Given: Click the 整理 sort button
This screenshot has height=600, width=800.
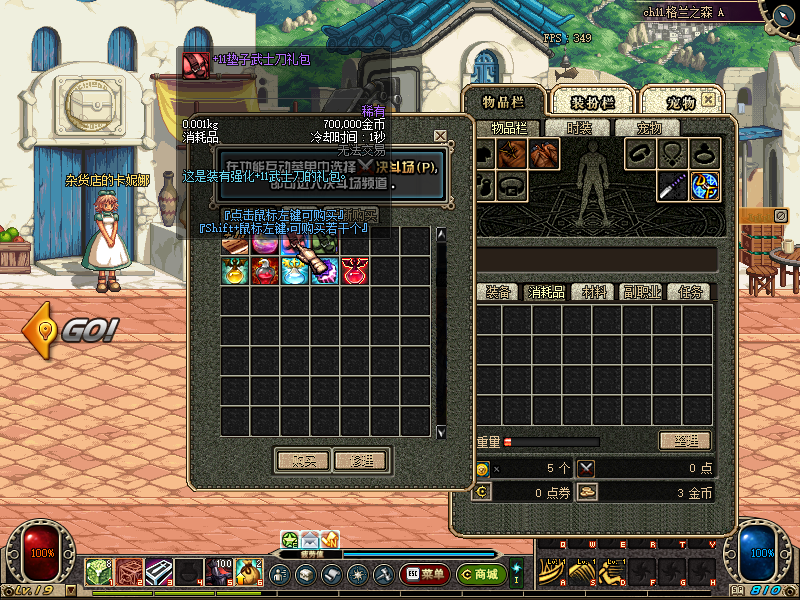Looking at the screenshot, I should pyautogui.click(x=684, y=441).
